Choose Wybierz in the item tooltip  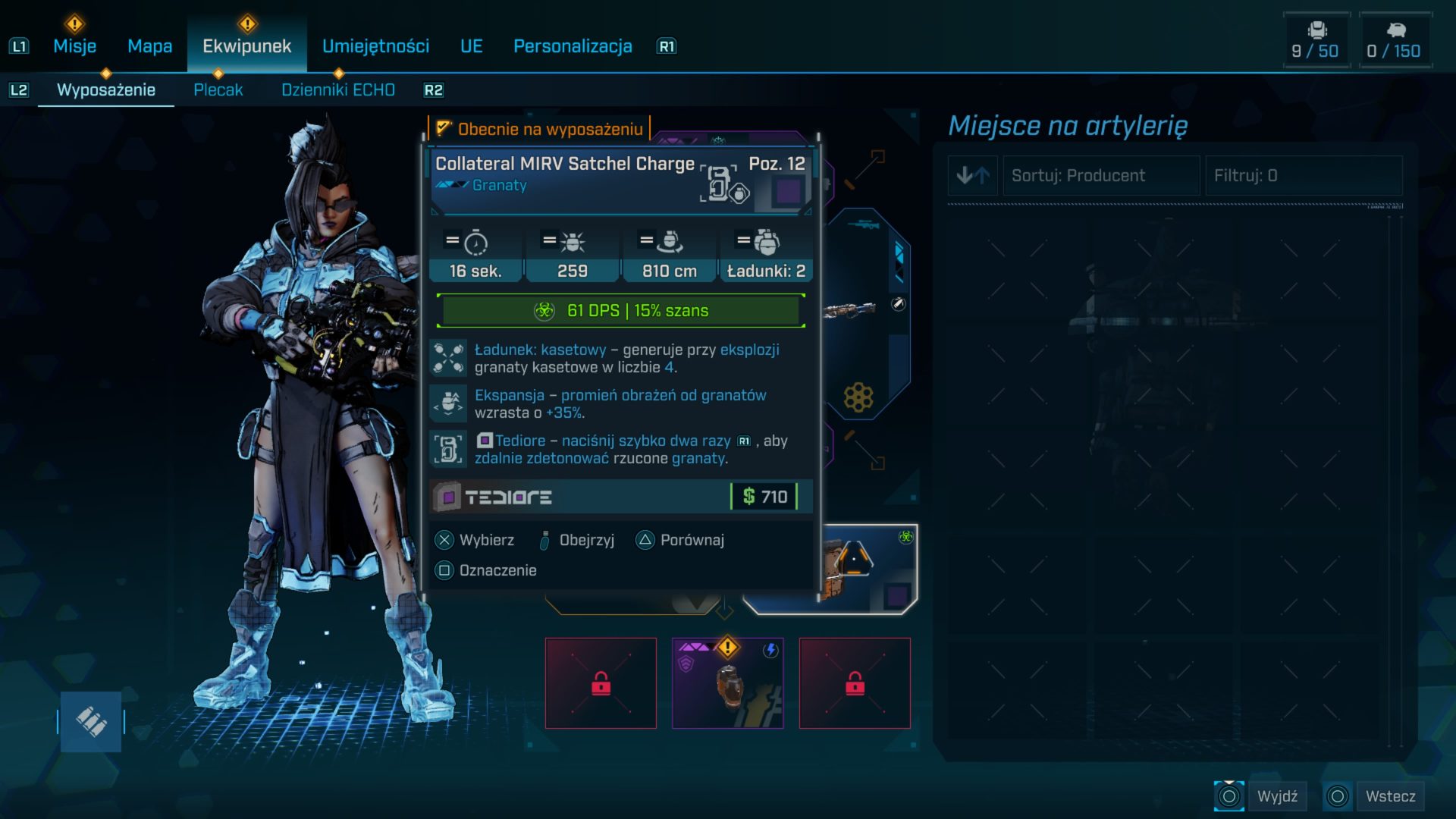point(475,540)
